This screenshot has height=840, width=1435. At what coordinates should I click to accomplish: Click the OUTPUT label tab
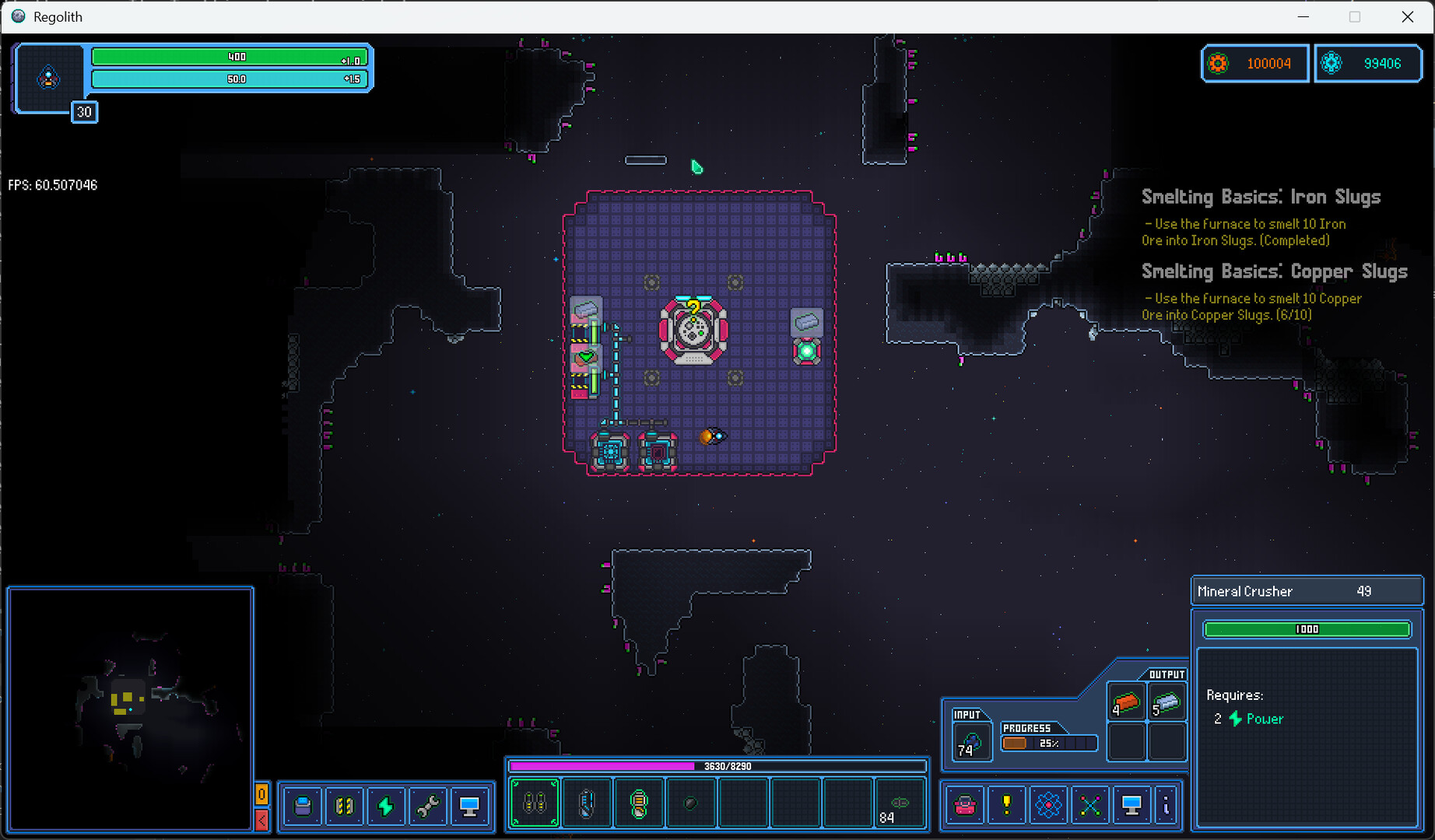point(1167,674)
